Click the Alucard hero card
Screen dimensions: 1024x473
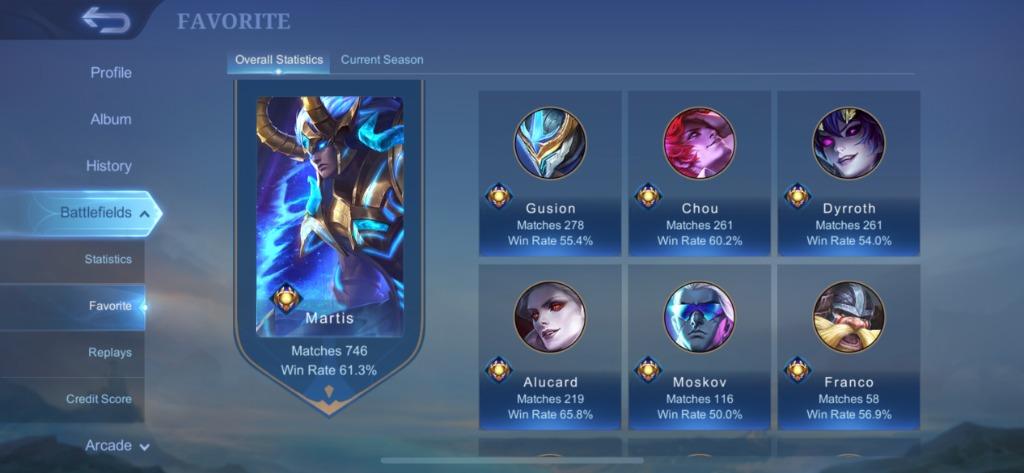coord(550,347)
